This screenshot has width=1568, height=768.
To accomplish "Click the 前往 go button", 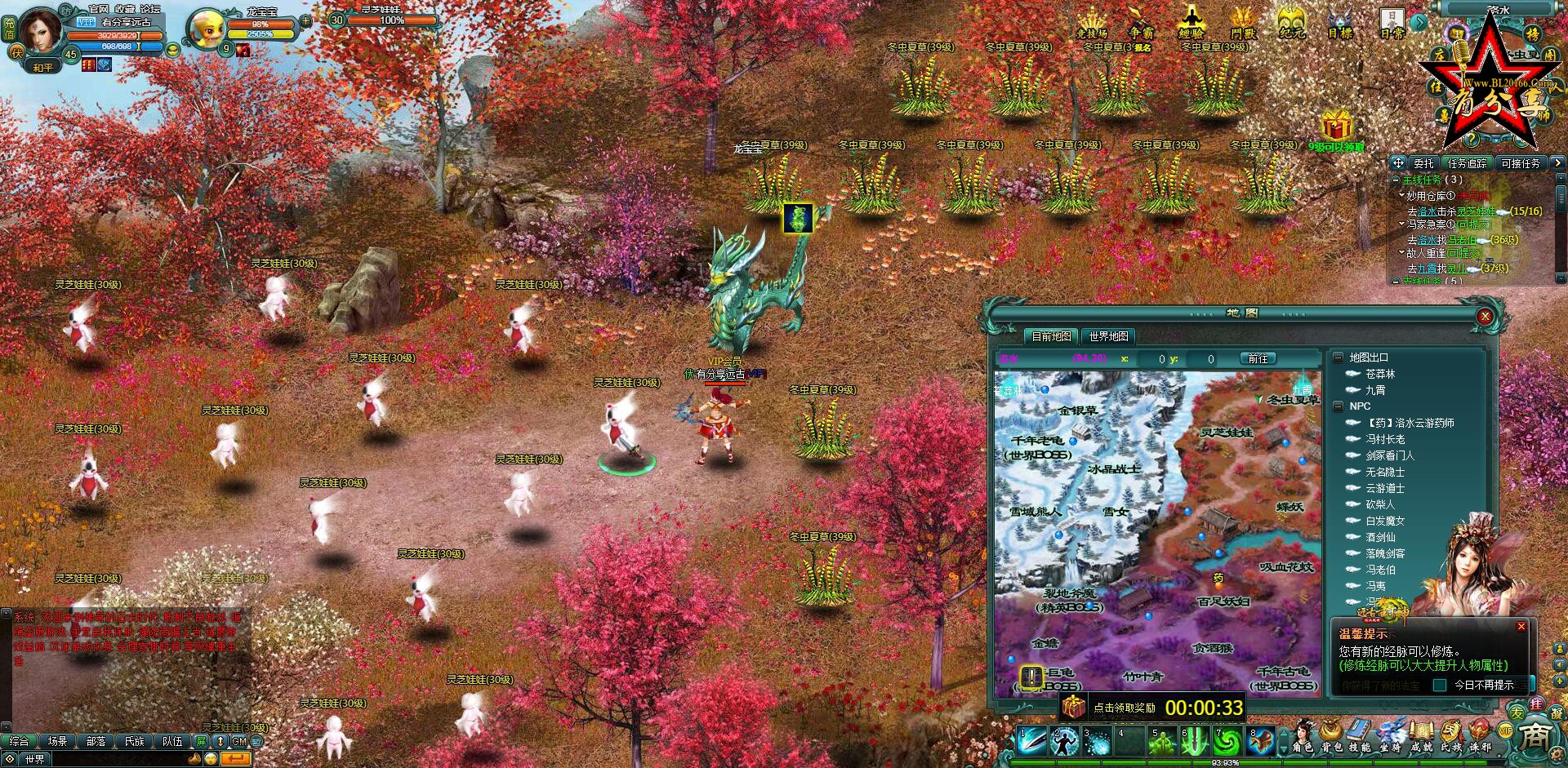I will [x=1258, y=359].
